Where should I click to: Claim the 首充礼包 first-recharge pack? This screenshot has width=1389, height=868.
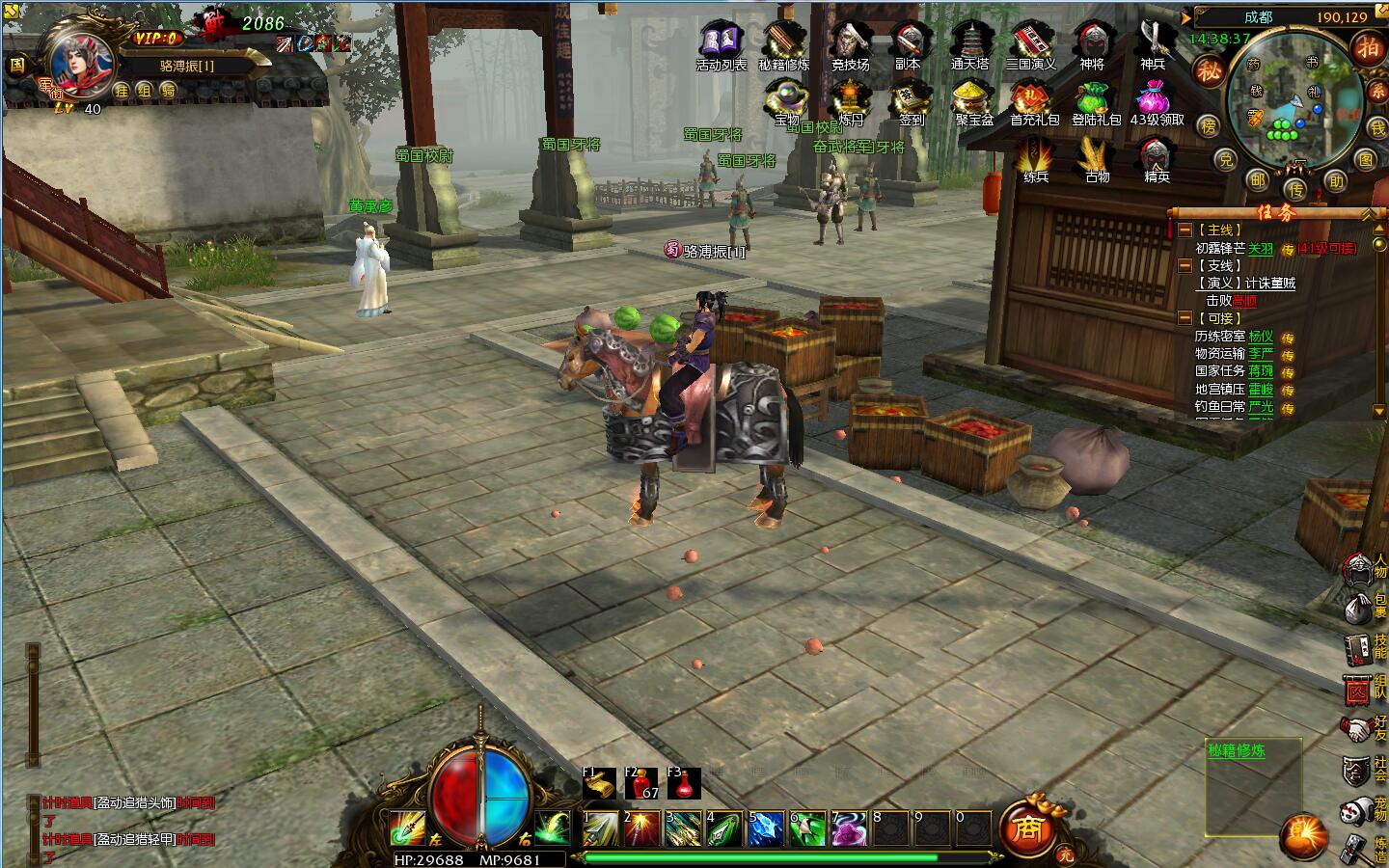click(x=1034, y=100)
